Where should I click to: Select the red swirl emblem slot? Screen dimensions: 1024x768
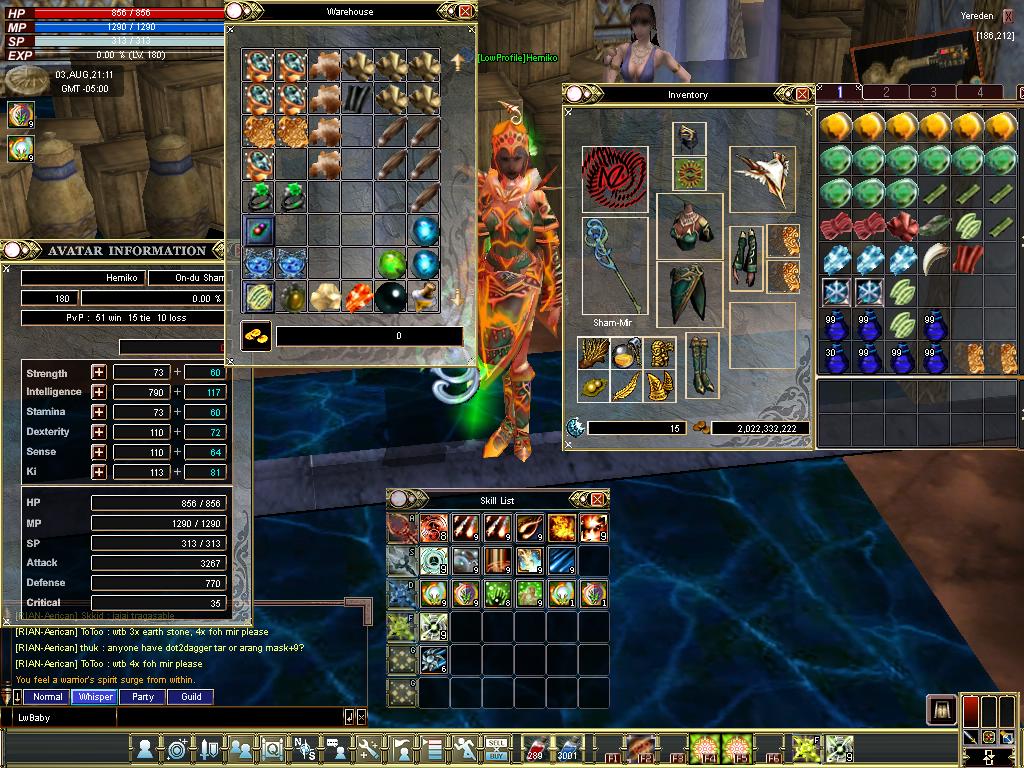point(614,179)
